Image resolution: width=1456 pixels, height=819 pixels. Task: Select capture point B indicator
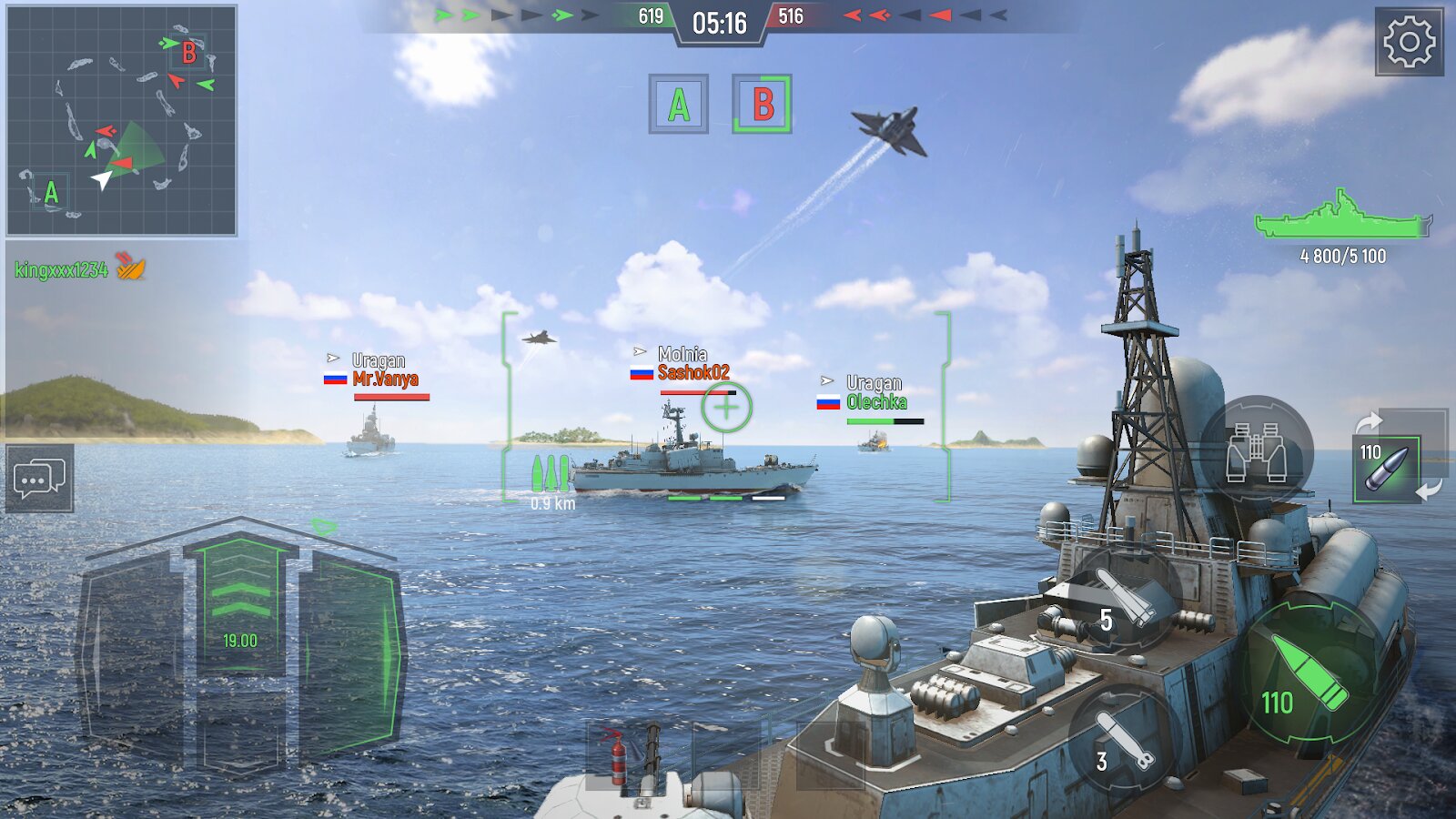pyautogui.click(x=762, y=105)
